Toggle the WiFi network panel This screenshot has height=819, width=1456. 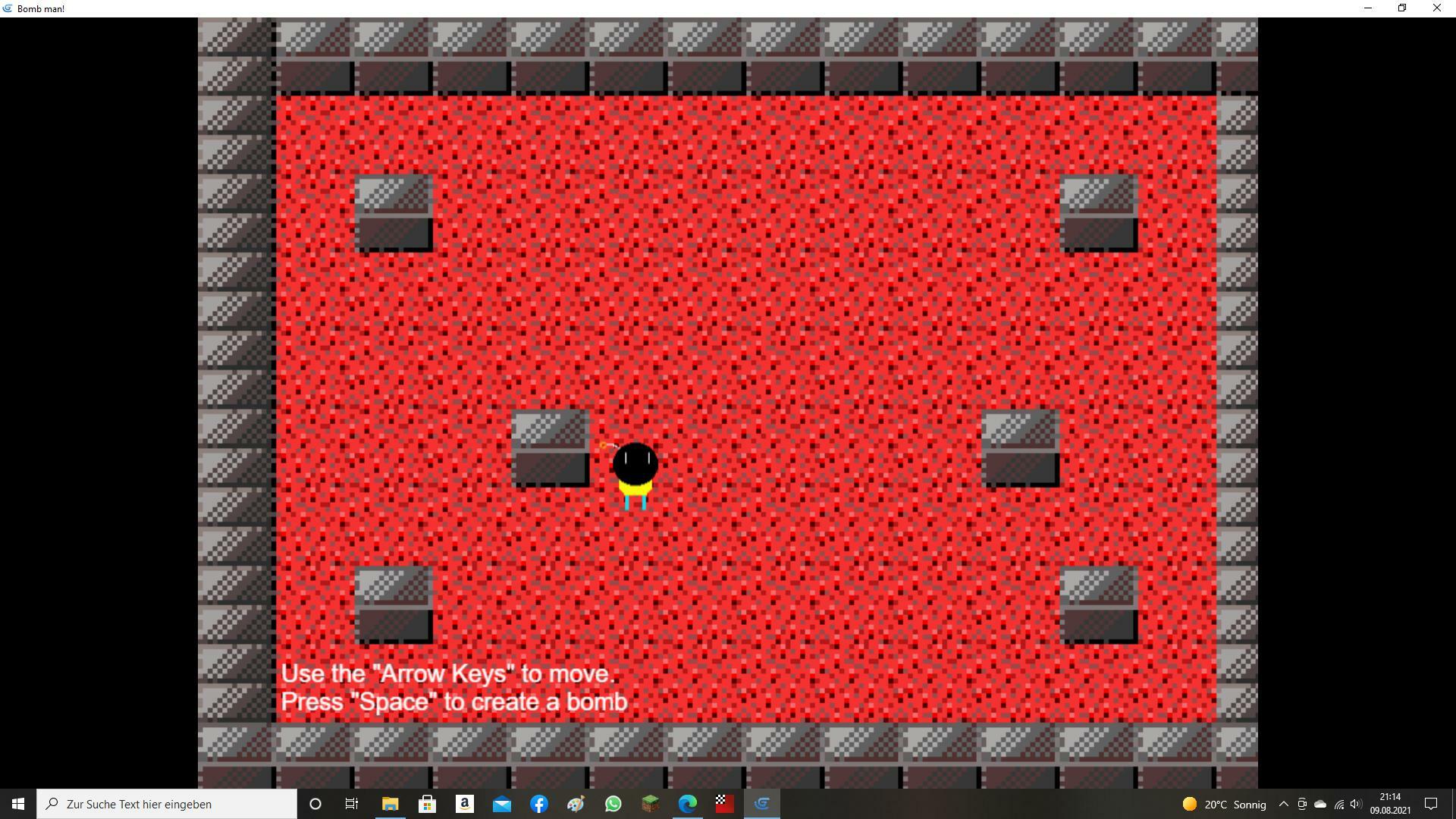[x=1338, y=804]
